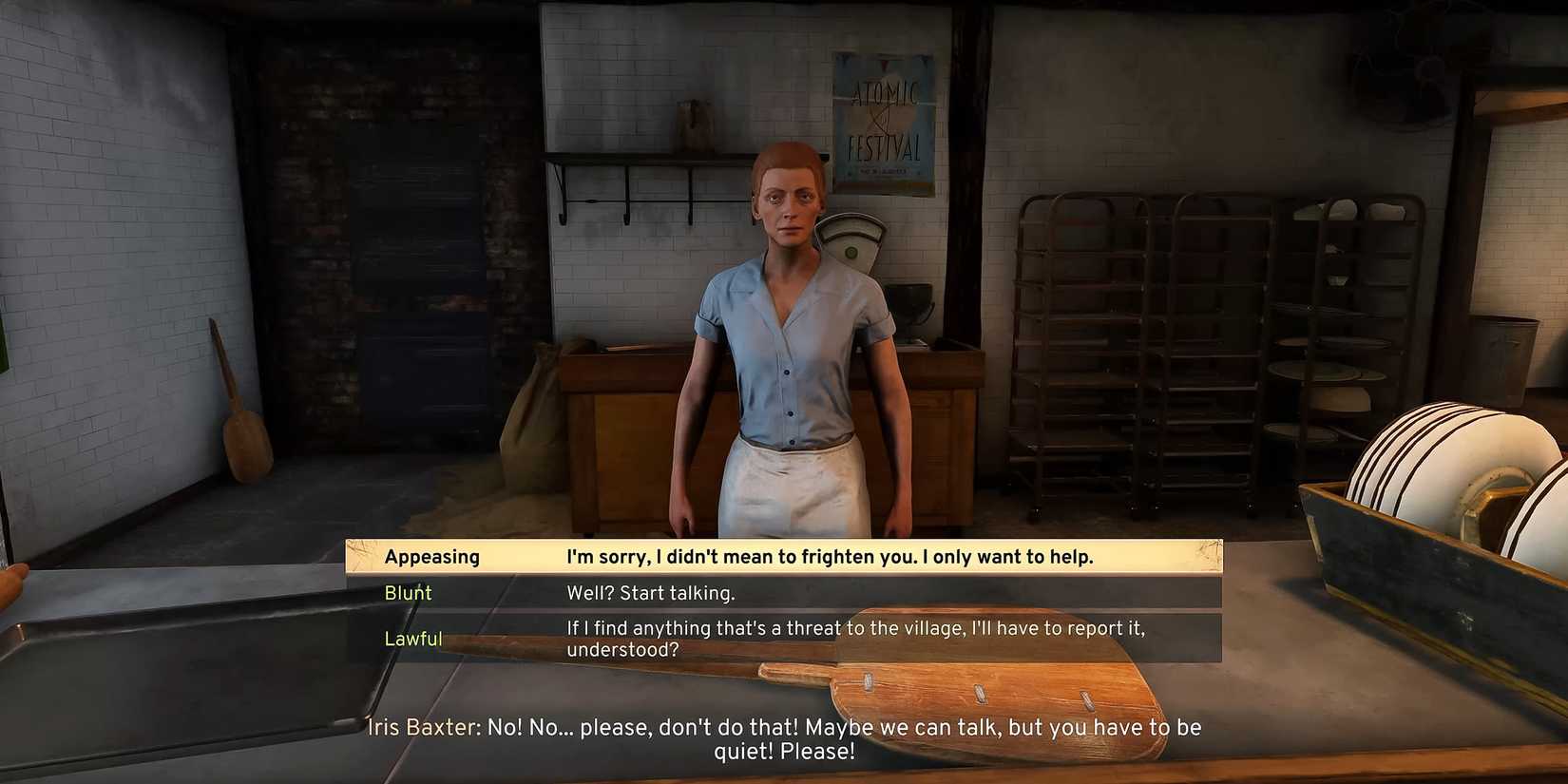
Task: Pick the Lawful dialogue option about reporting threats
Action: tap(855, 639)
